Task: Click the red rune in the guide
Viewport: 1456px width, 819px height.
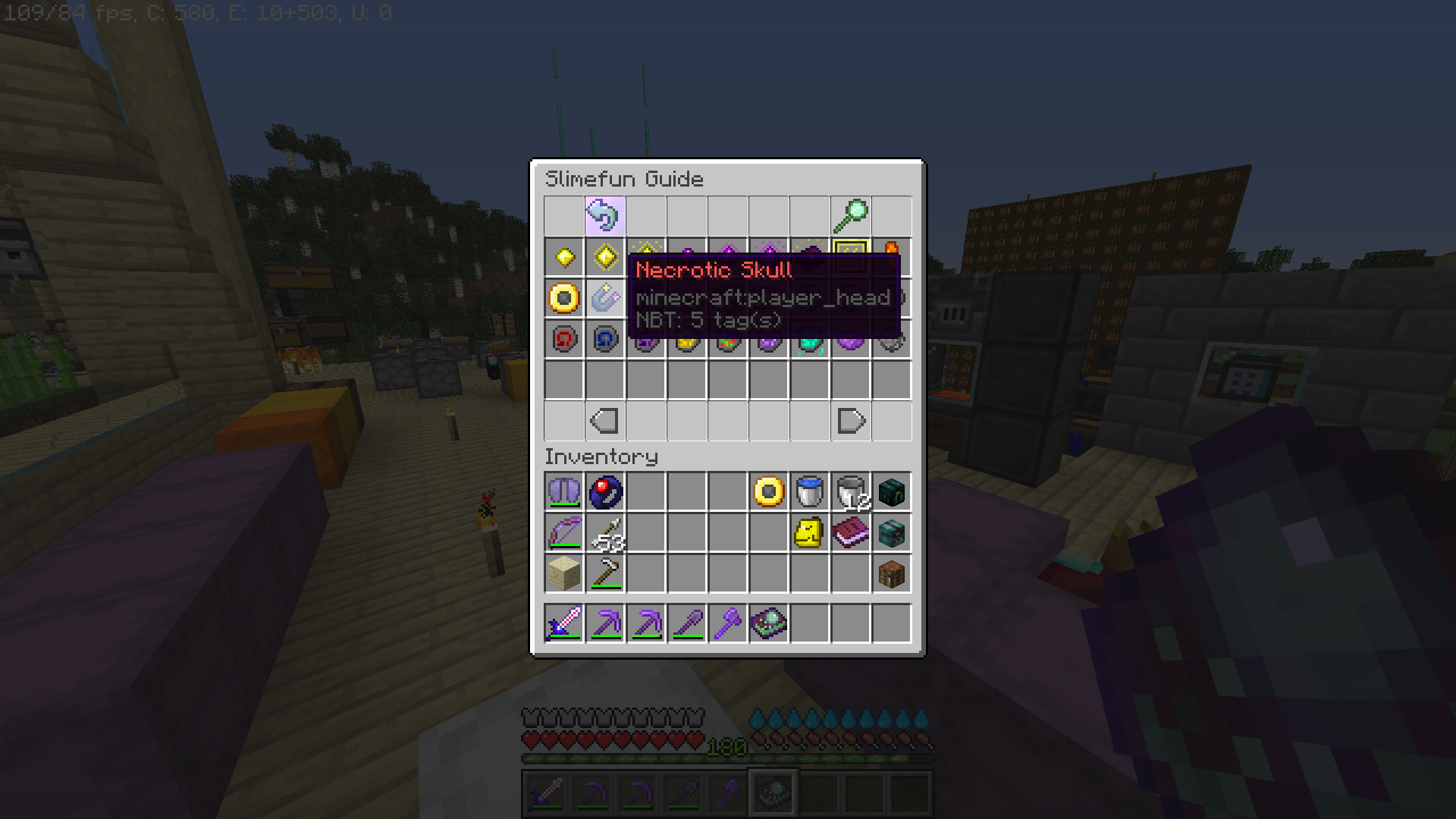Action: pyautogui.click(x=563, y=339)
